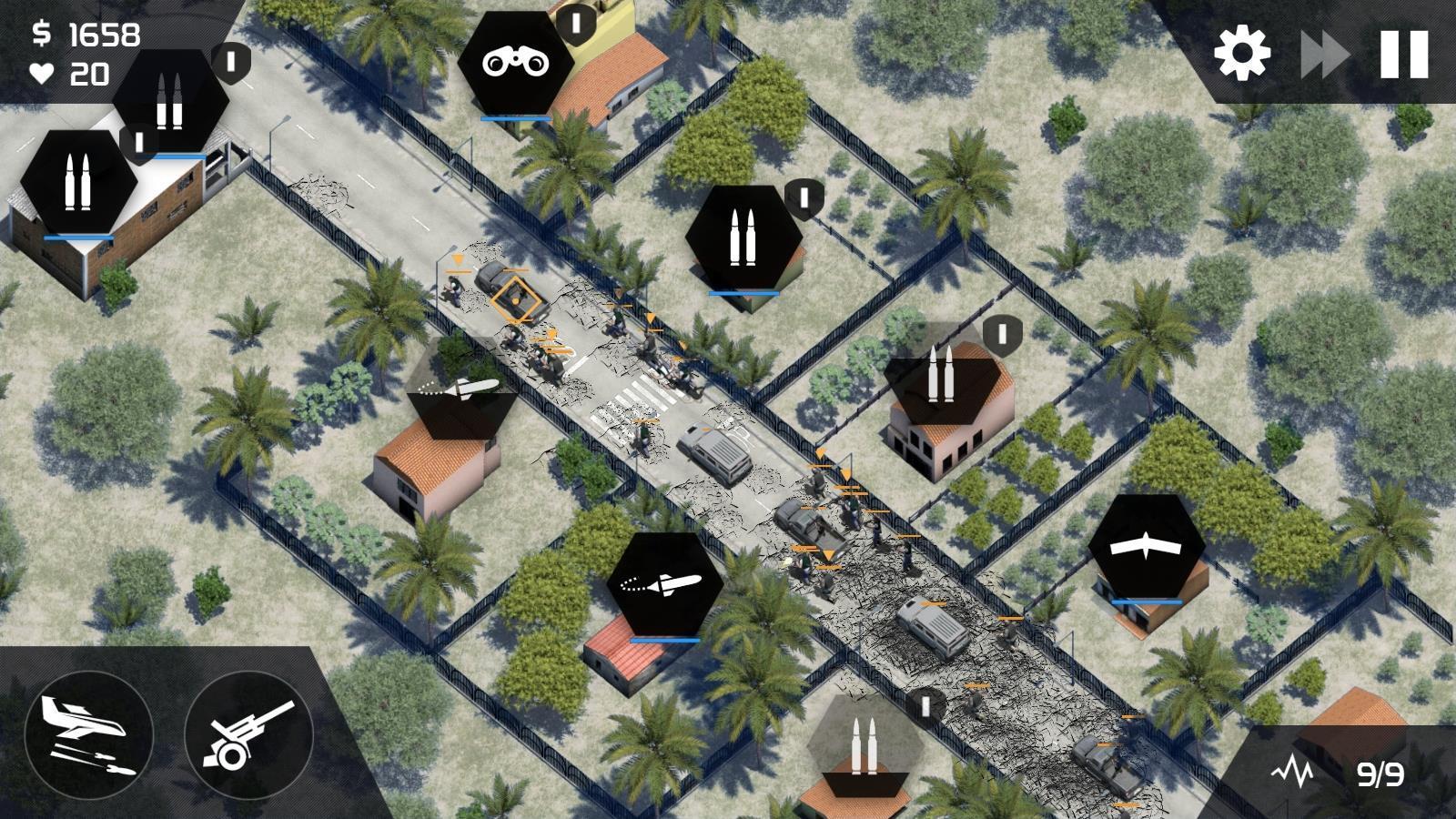Select the upgrade badge above the right missile tower
Screen dimensions: 1456x819
tap(1000, 336)
